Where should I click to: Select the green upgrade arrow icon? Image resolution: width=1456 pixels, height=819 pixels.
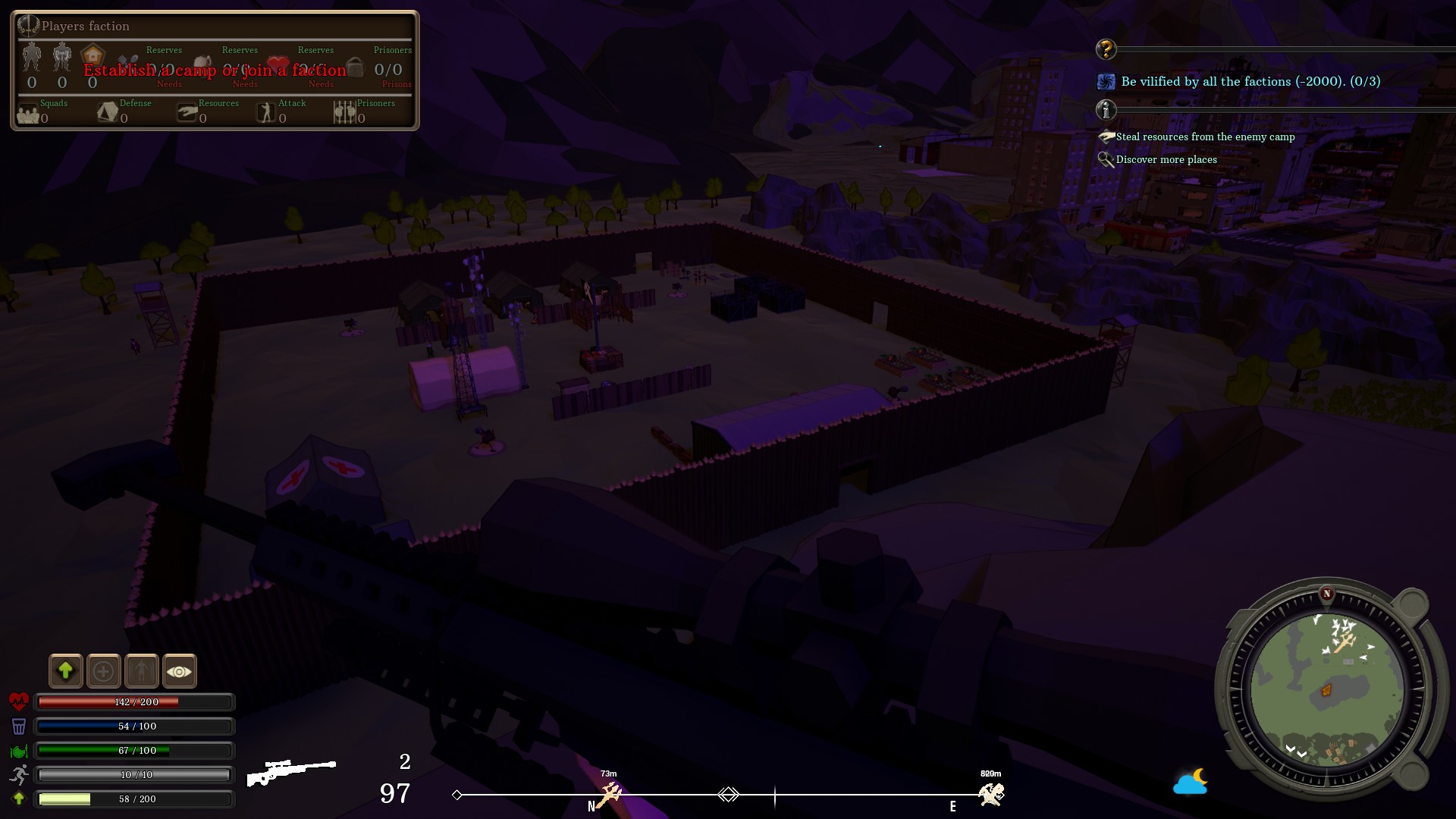point(66,671)
